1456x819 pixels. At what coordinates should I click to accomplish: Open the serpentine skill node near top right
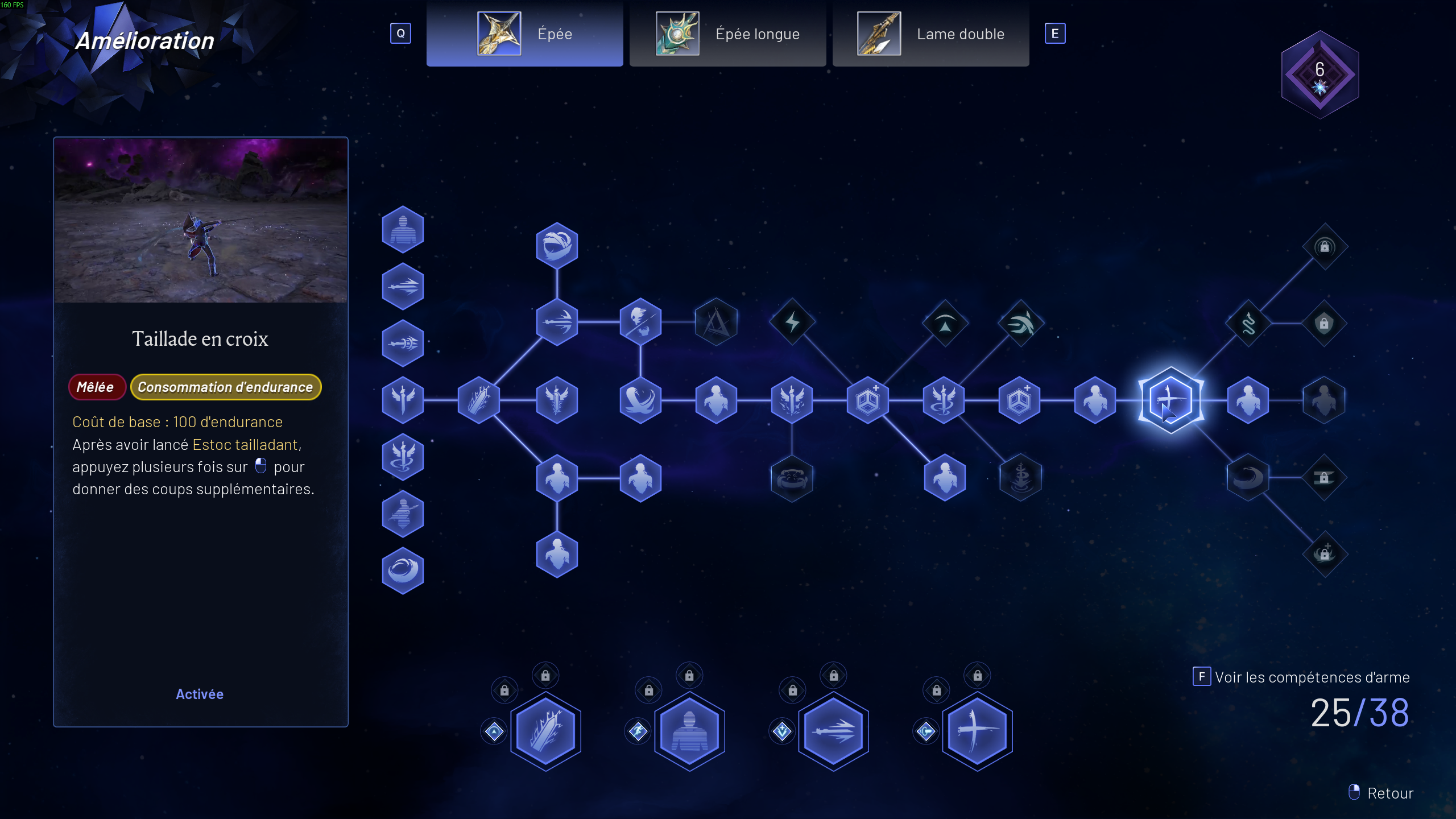(x=1250, y=321)
